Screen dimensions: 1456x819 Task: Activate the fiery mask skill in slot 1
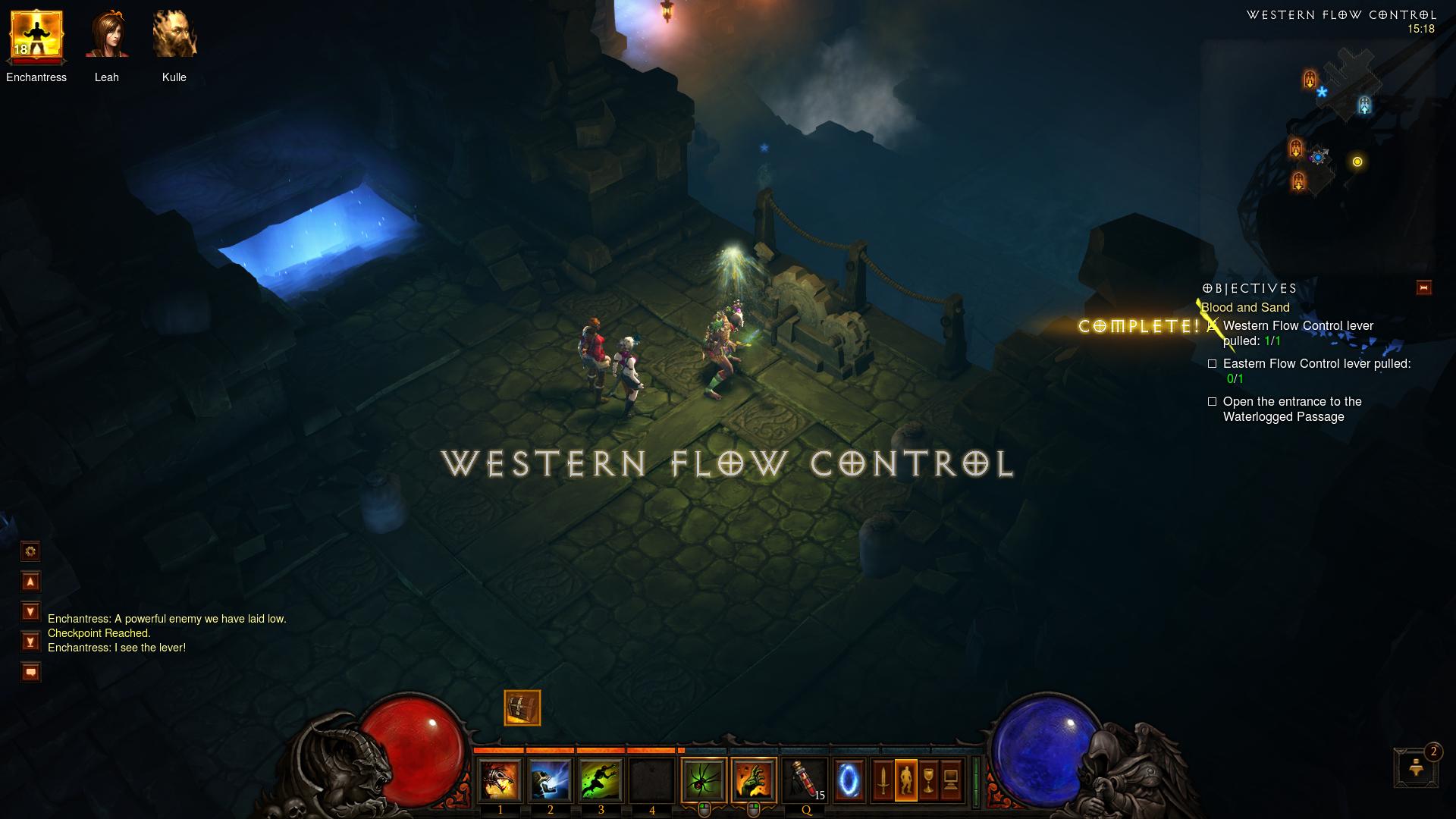pyautogui.click(x=500, y=780)
